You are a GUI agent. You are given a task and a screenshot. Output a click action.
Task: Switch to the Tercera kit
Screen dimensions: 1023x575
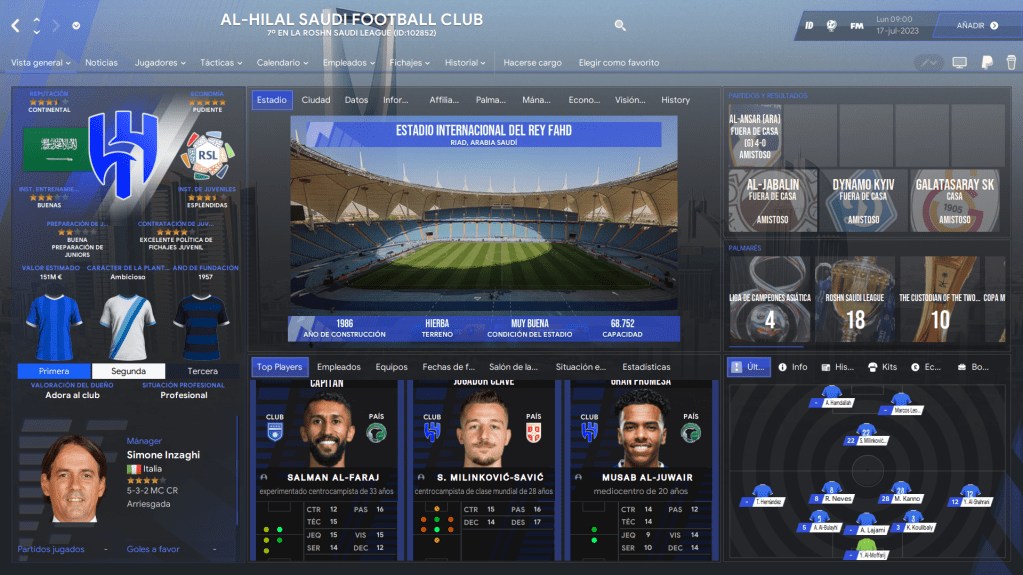pyautogui.click(x=202, y=371)
